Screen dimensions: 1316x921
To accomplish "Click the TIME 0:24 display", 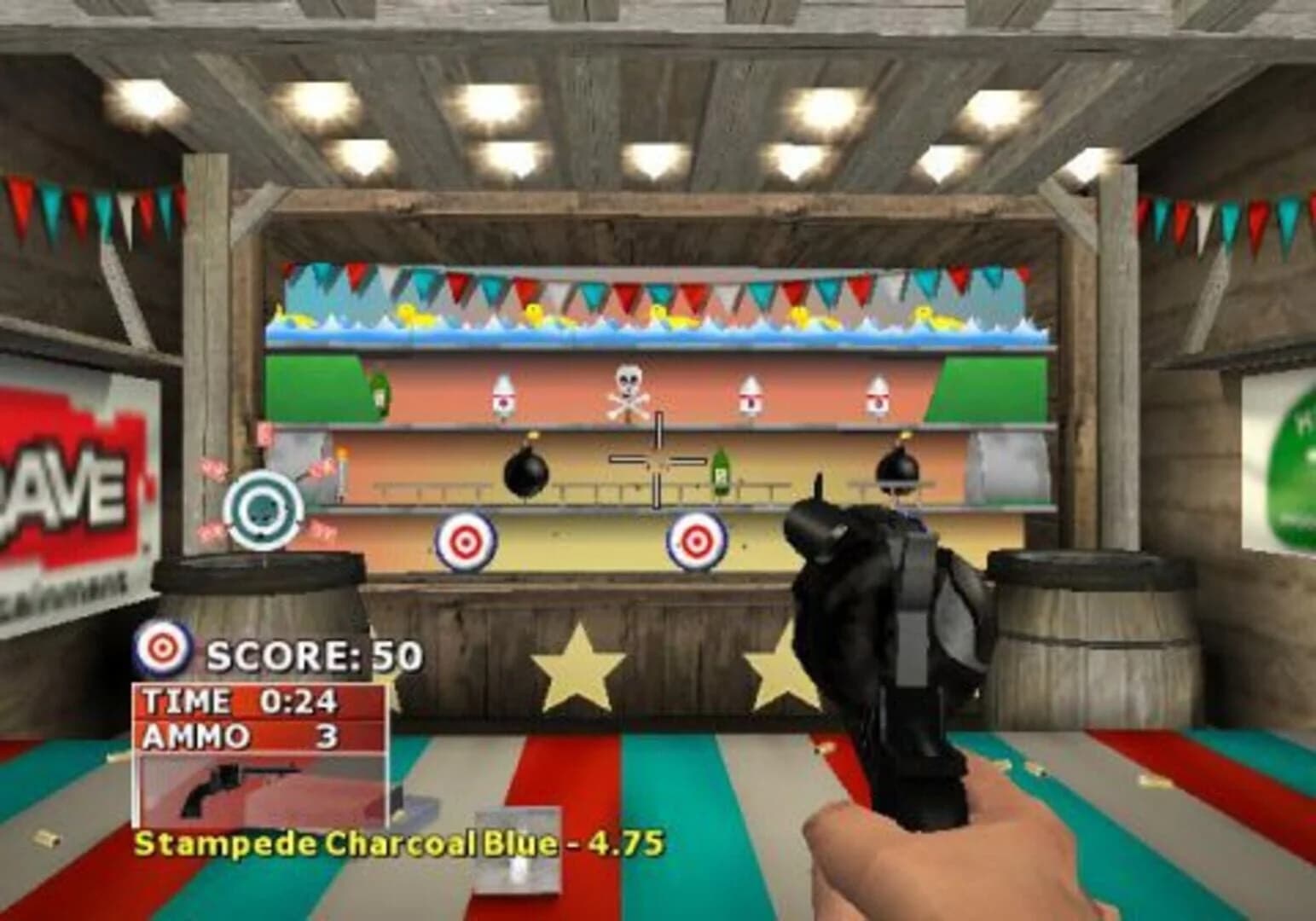I will [239, 699].
